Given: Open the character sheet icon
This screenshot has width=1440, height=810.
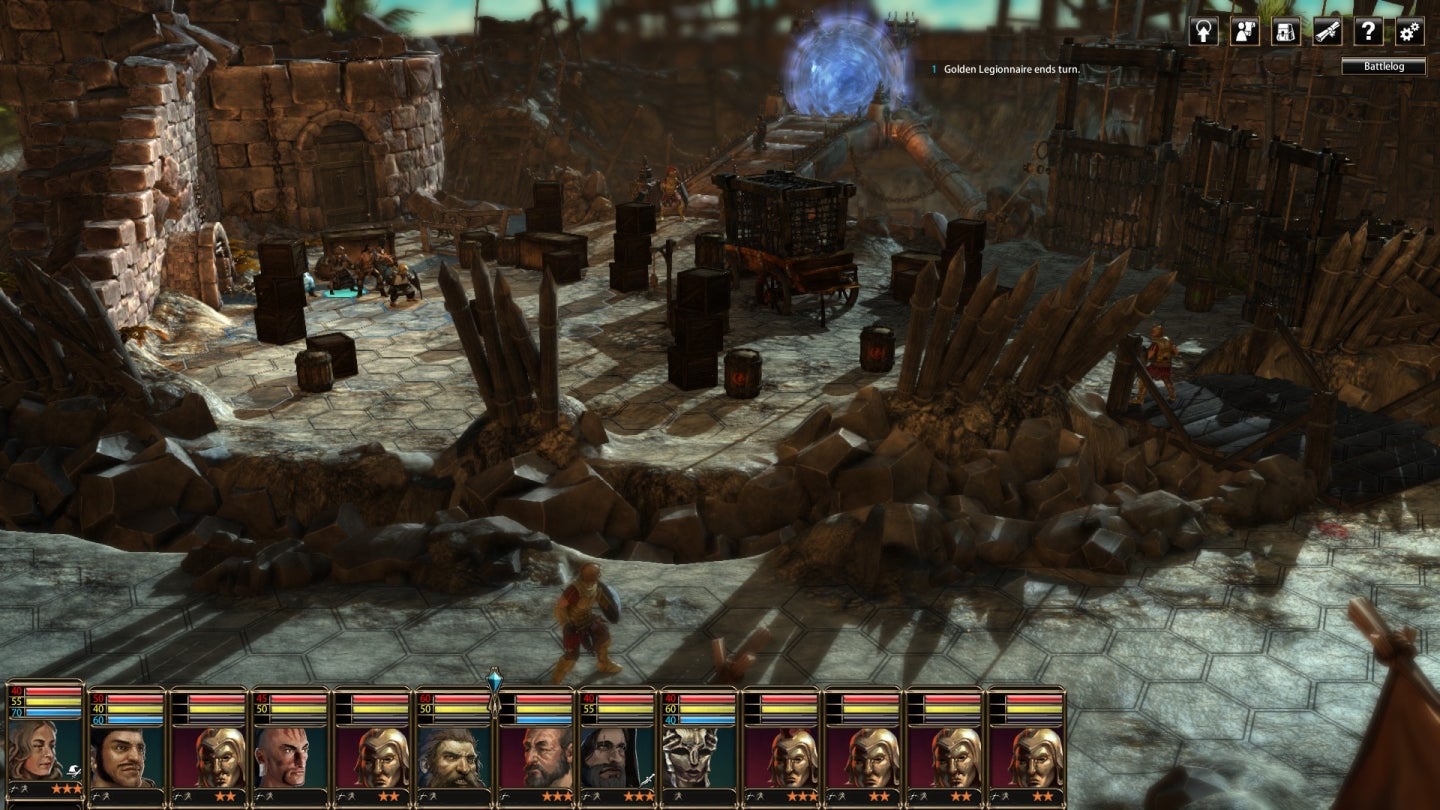Looking at the screenshot, I should [1245, 31].
